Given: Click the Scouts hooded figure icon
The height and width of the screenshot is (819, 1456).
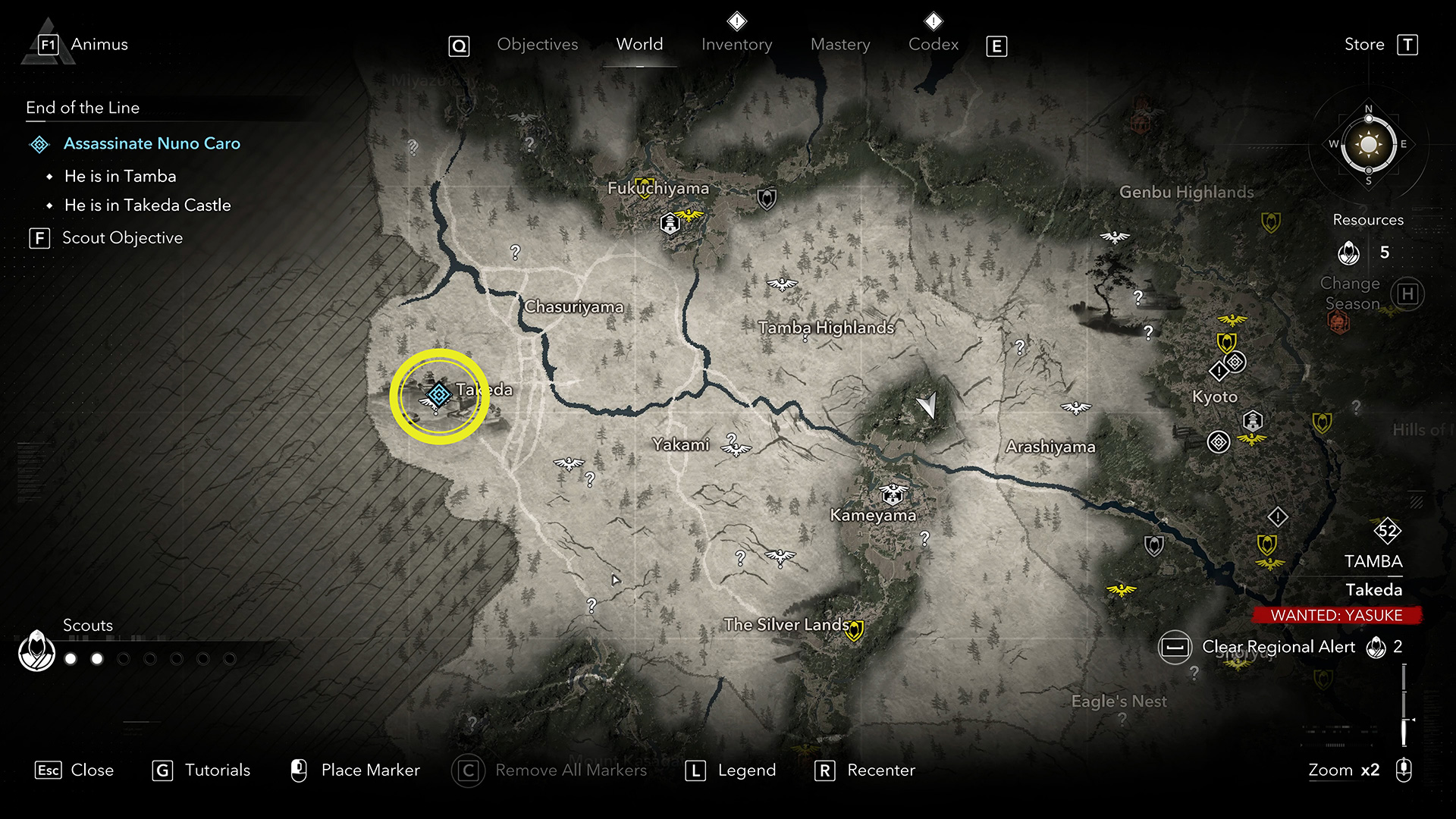Looking at the screenshot, I should [x=36, y=651].
